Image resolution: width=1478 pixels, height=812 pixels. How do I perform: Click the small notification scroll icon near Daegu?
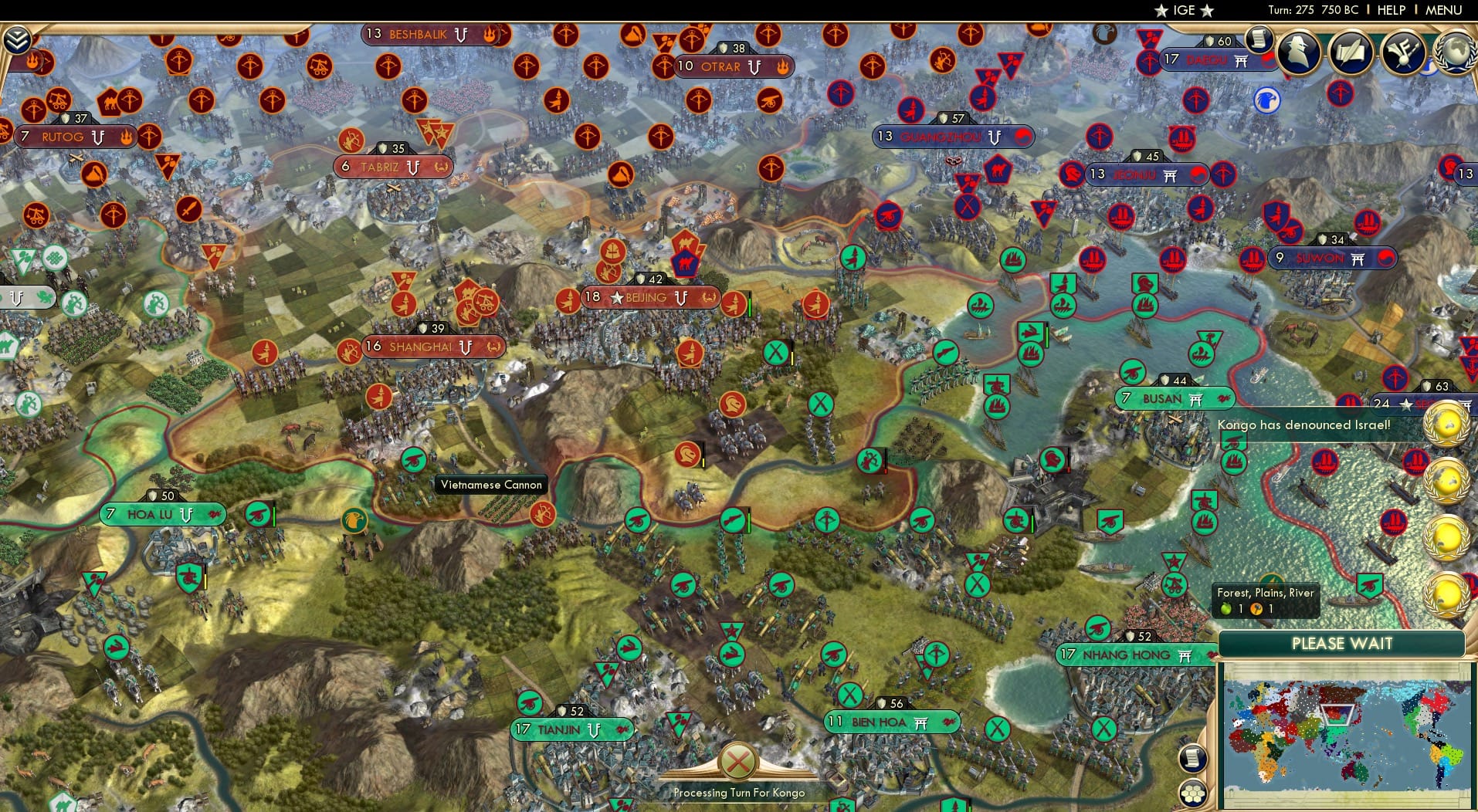[1260, 38]
